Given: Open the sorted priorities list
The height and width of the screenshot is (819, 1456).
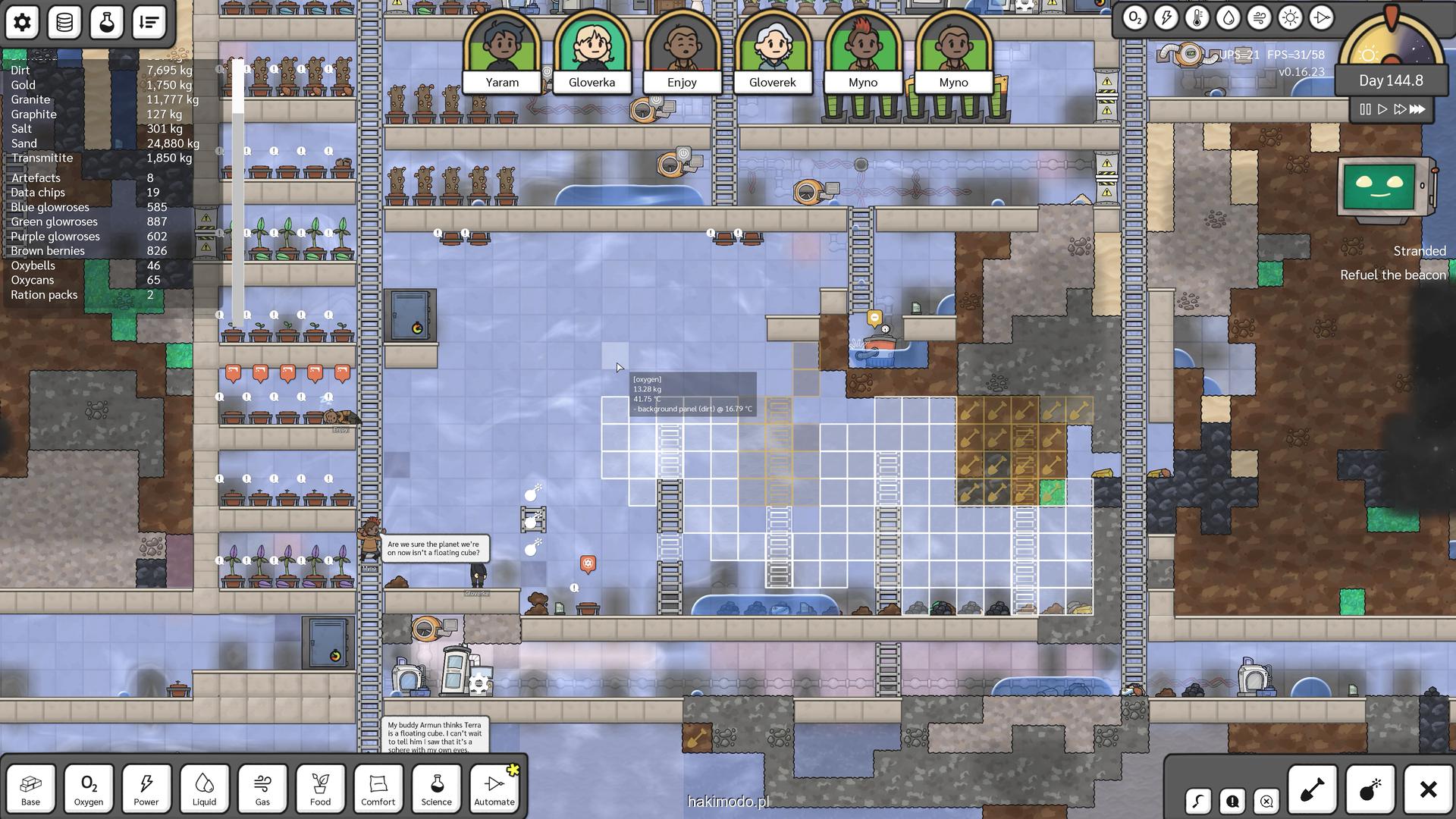Looking at the screenshot, I should coord(149,23).
